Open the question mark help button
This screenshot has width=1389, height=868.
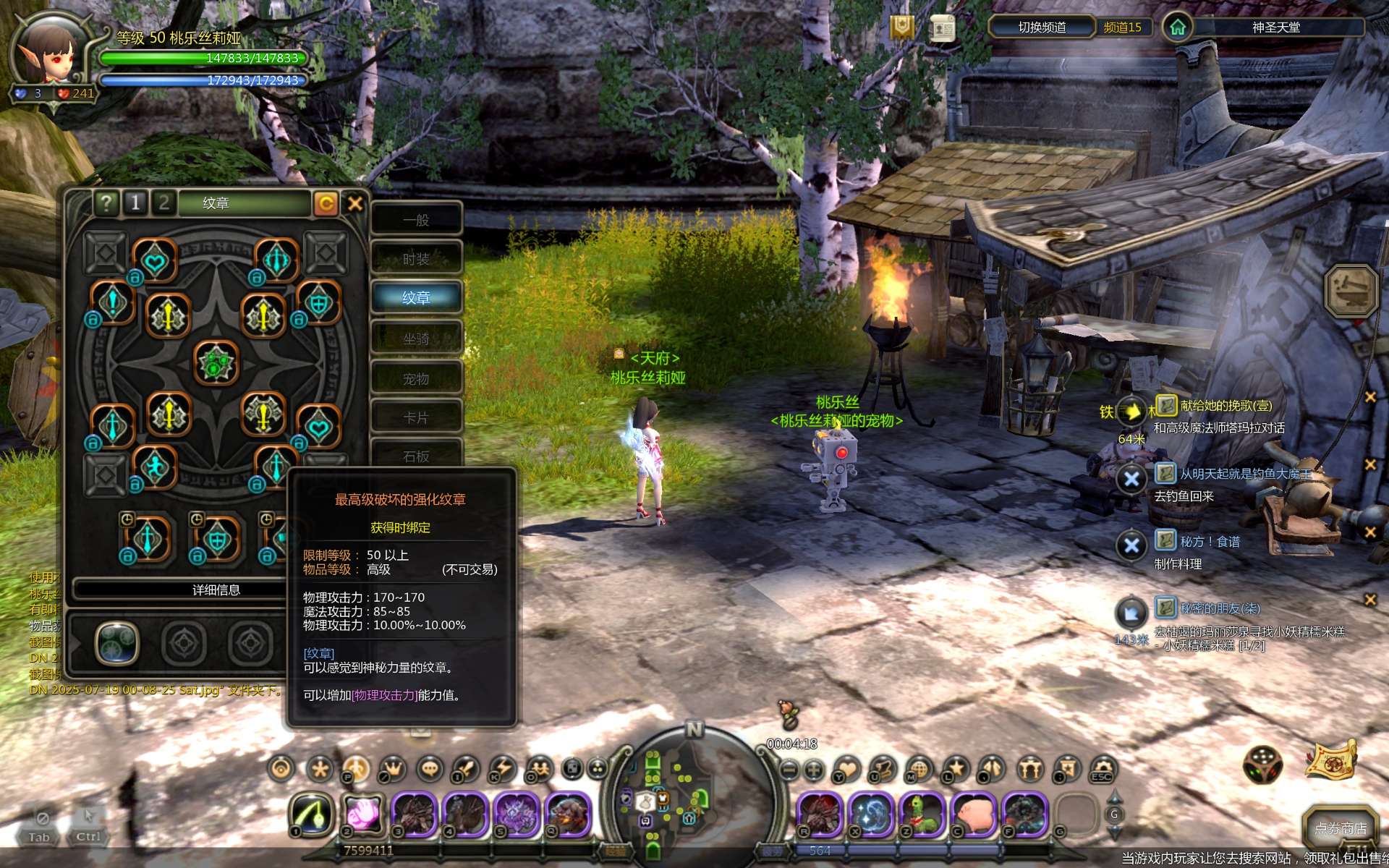(x=106, y=203)
